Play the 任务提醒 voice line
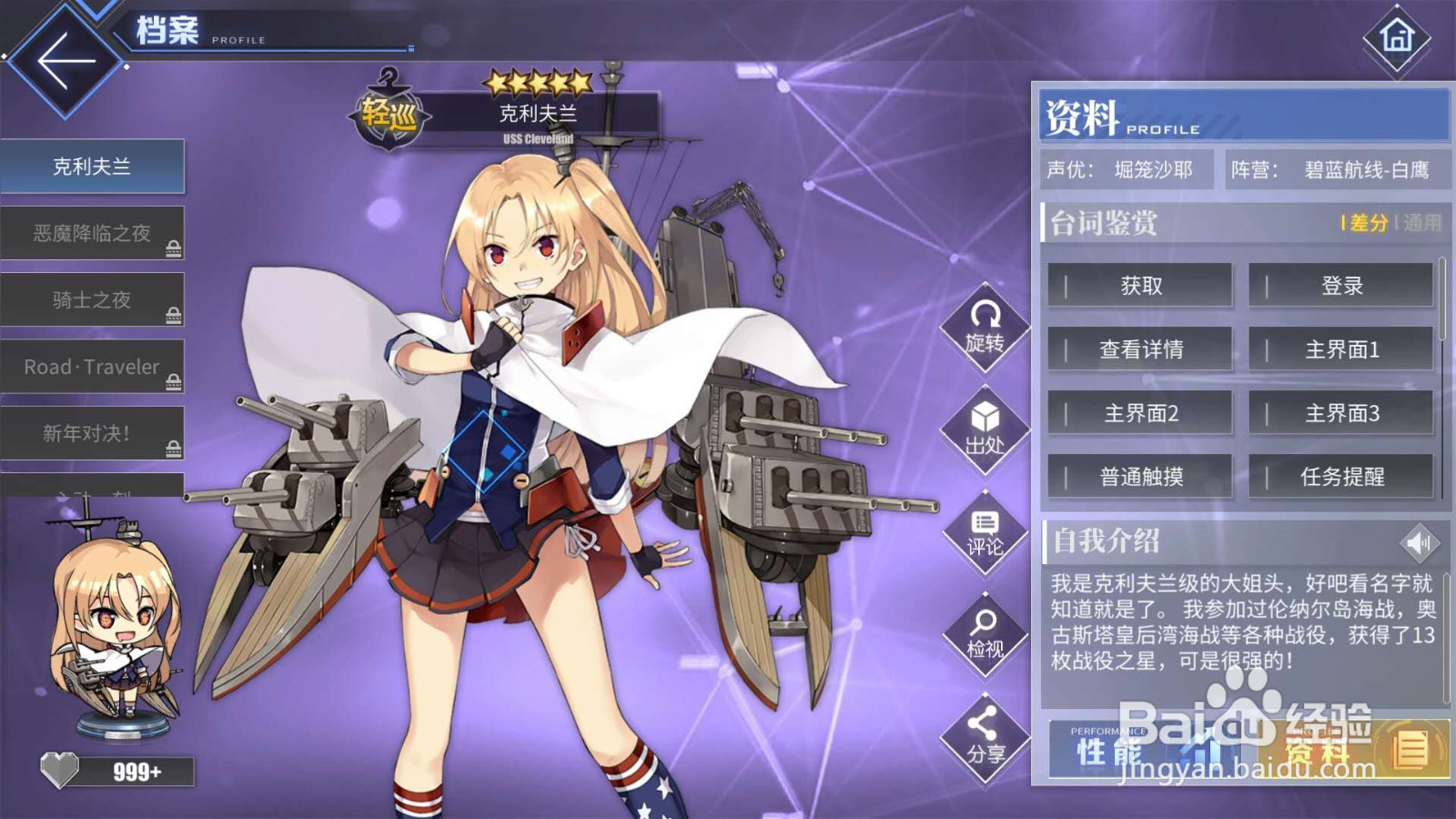 tap(1340, 476)
